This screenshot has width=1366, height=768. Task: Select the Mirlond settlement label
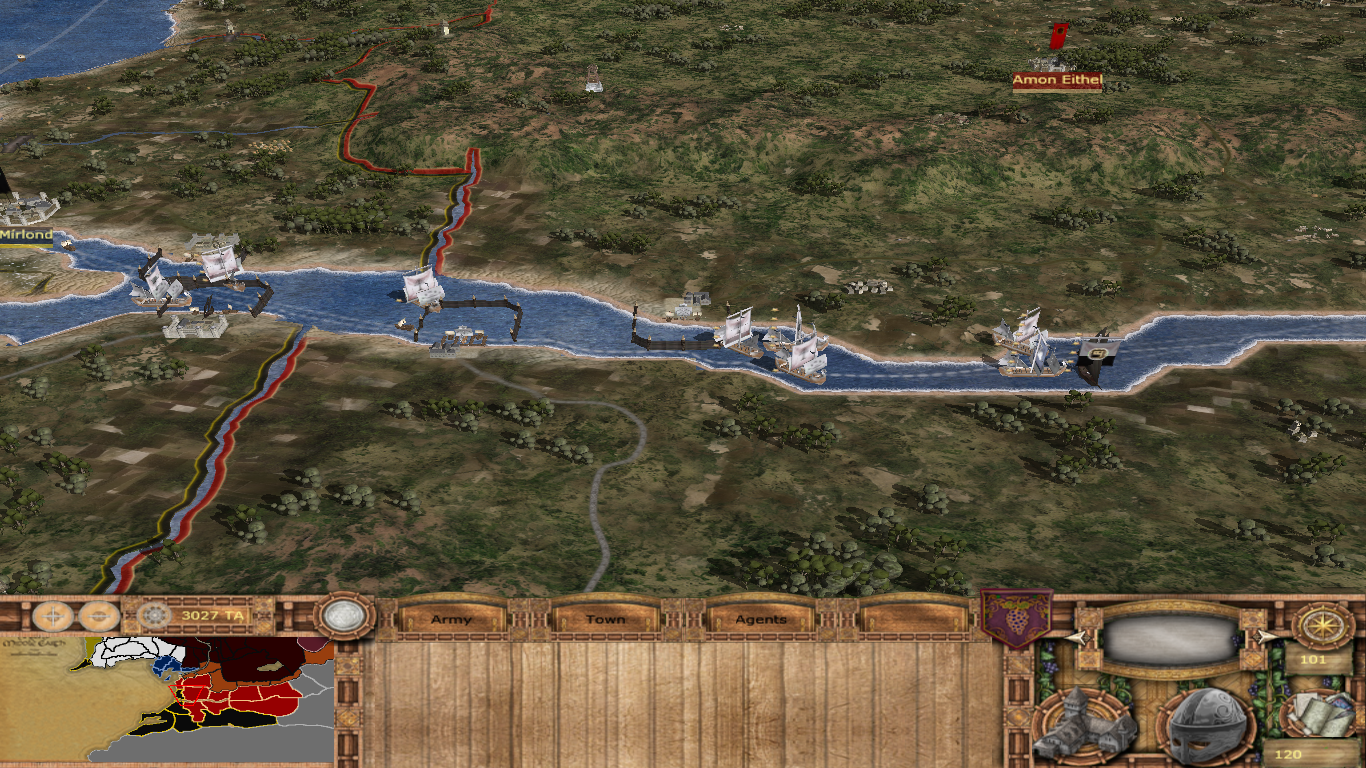(27, 236)
